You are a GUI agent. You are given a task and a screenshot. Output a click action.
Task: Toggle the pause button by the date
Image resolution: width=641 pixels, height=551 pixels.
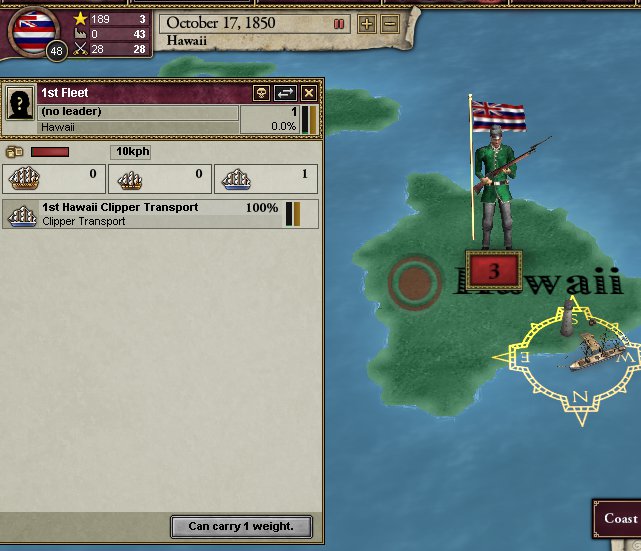click(x=338, y=23)
